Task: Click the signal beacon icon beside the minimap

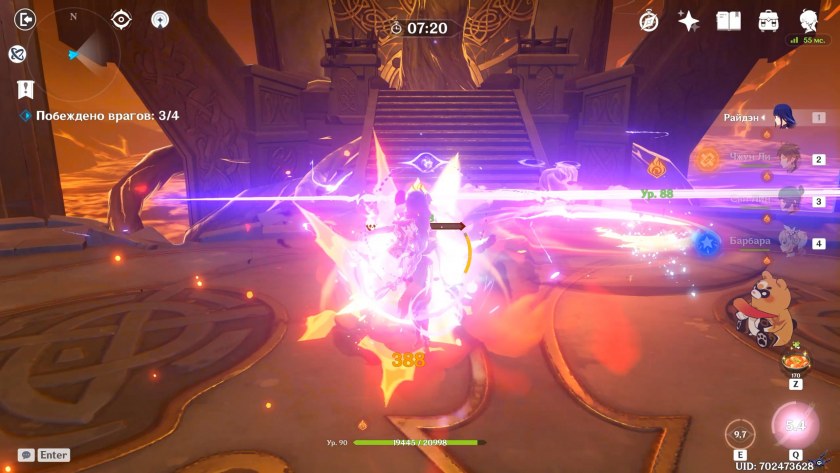Action: click(x=159, y=19)
